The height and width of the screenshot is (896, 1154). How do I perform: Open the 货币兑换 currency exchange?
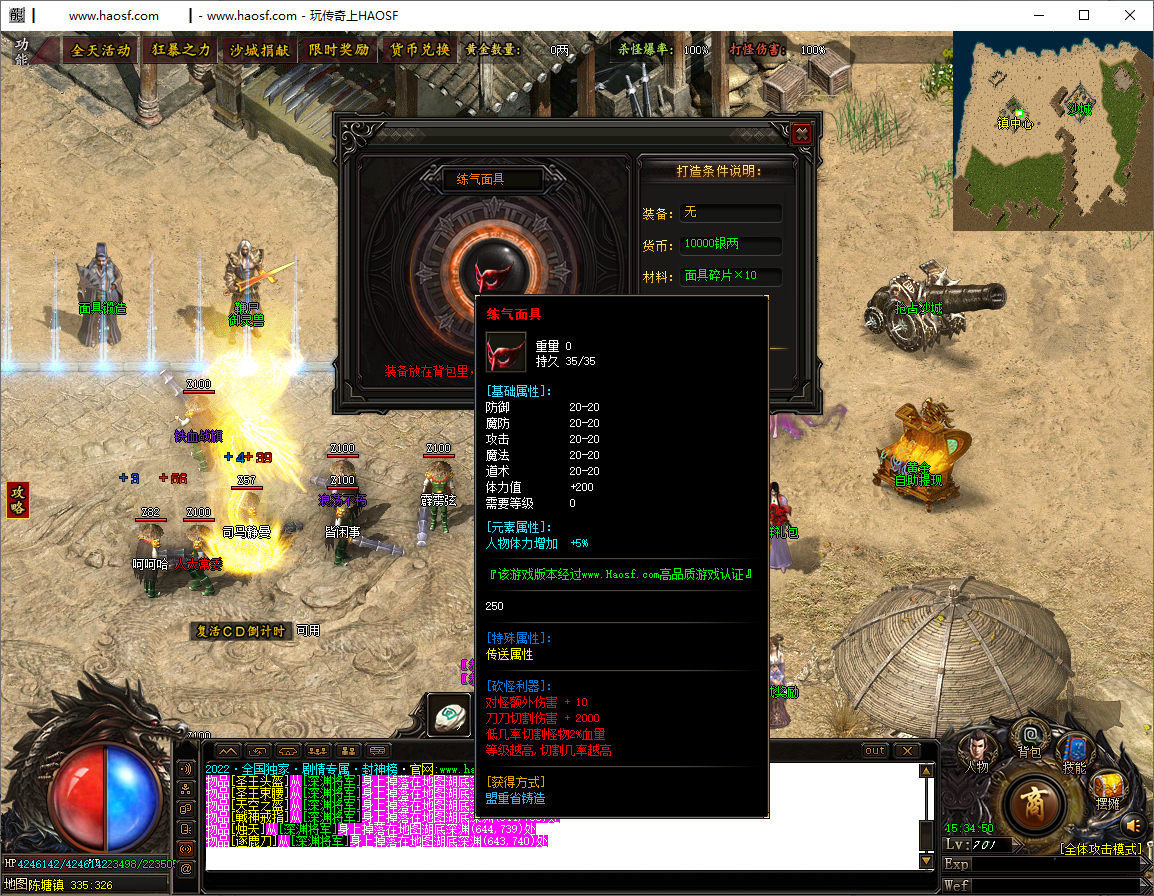coord(419,50)
